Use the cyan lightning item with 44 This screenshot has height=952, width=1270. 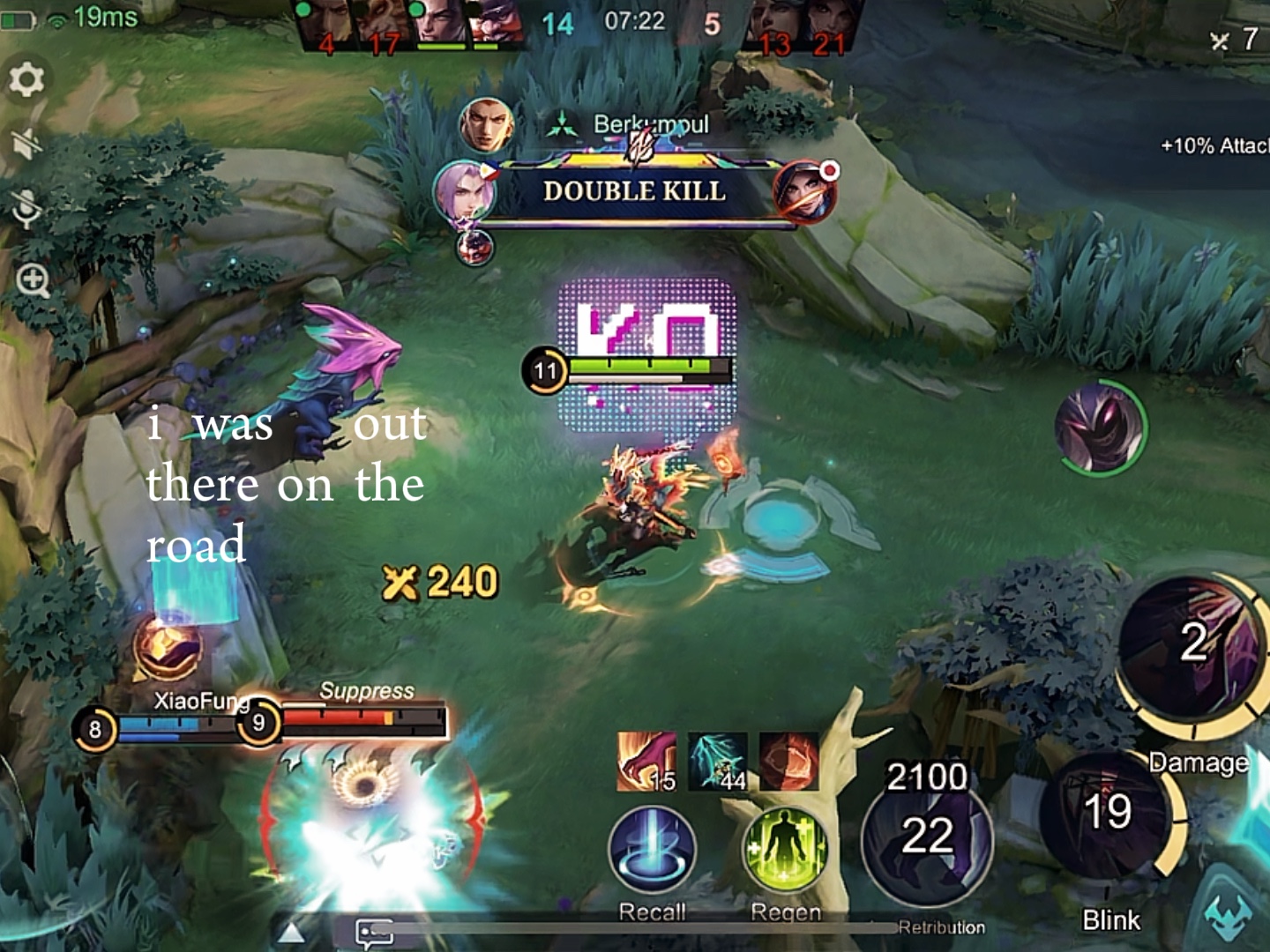coord(717,762)
